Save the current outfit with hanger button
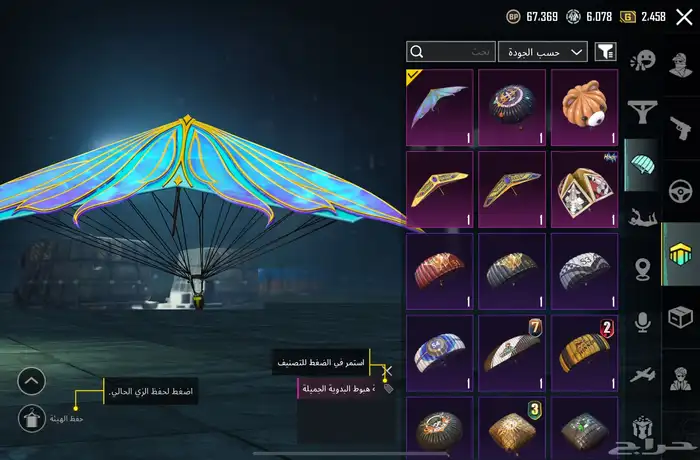Image resolution: width=700 pixels, height=460 pixels. click(31, 419)
